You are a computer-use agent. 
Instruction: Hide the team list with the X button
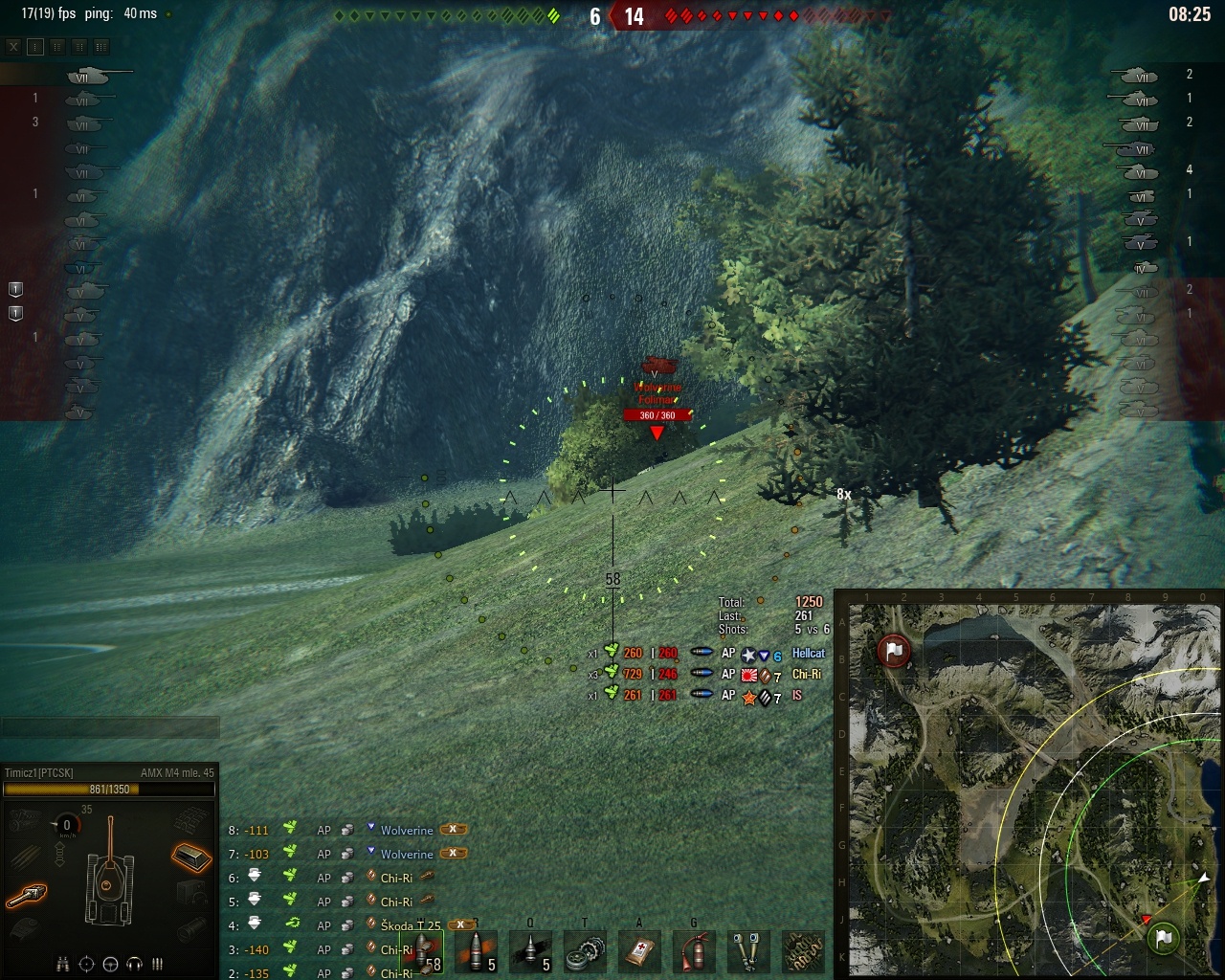(x=13, y=46)
